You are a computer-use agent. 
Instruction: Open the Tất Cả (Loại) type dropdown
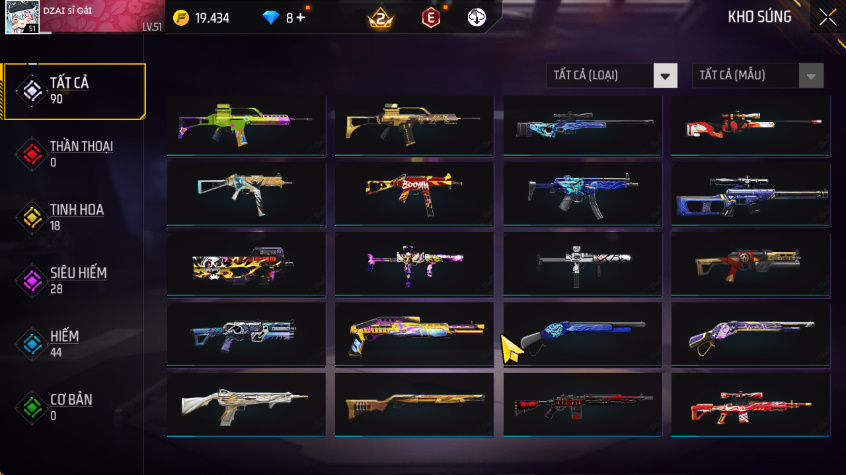click(x=612, y=76)
